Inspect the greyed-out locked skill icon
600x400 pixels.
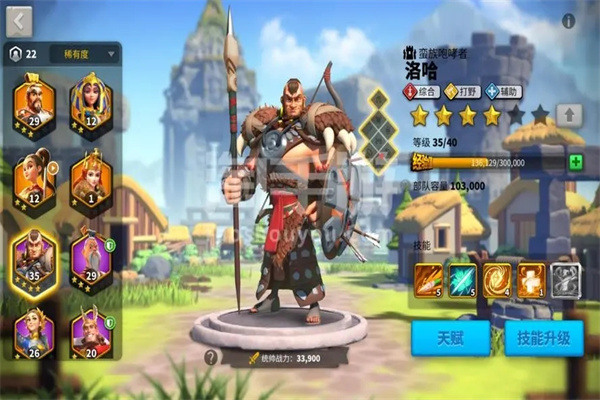pos(567,278)
